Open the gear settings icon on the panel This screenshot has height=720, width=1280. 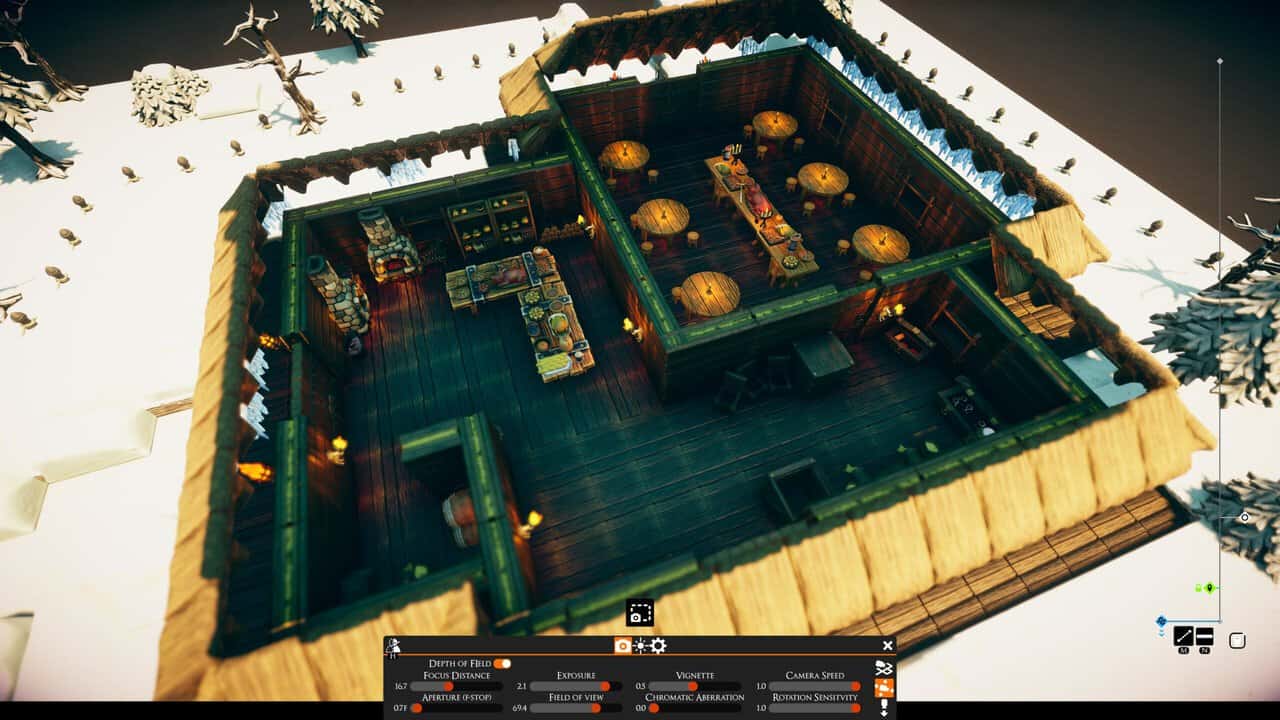(658, 646)
